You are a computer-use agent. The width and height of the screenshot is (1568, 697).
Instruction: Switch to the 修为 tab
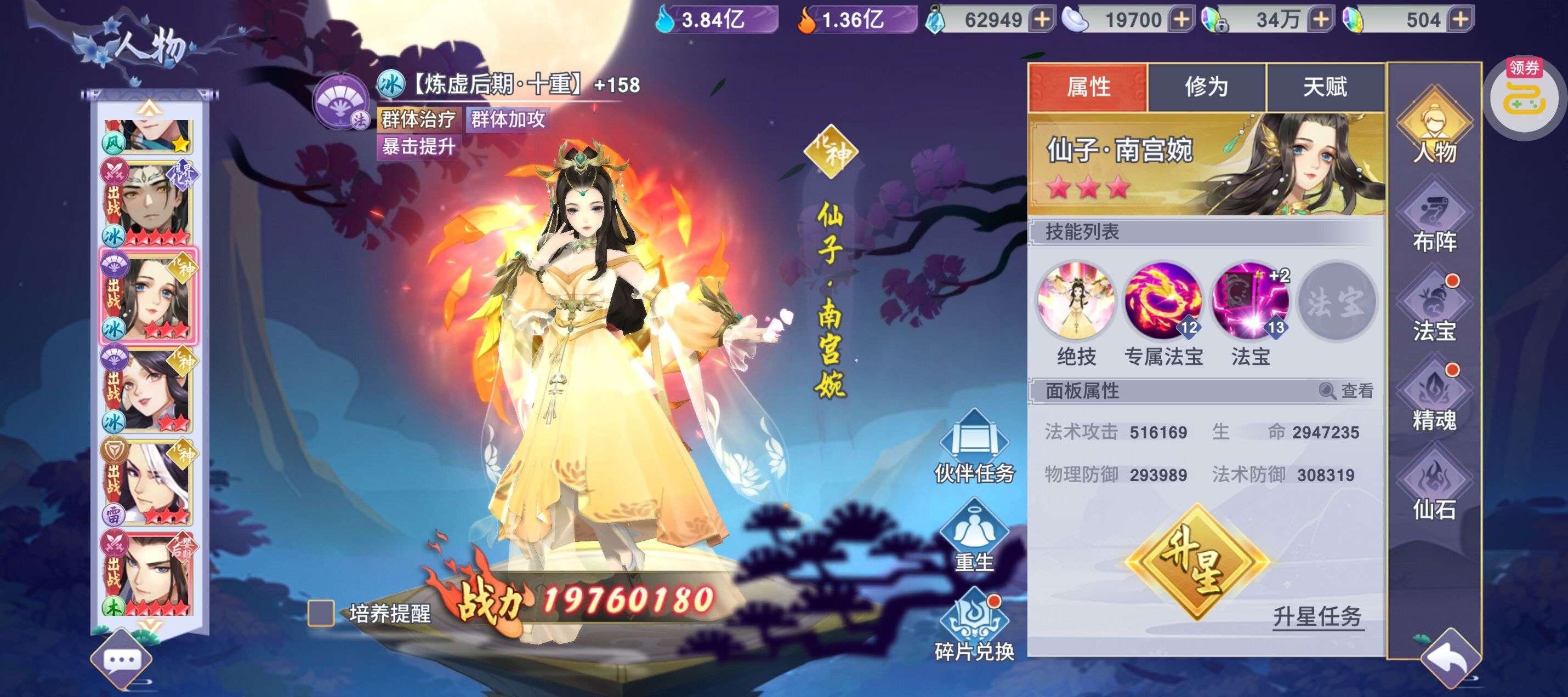coord(1206,87)
